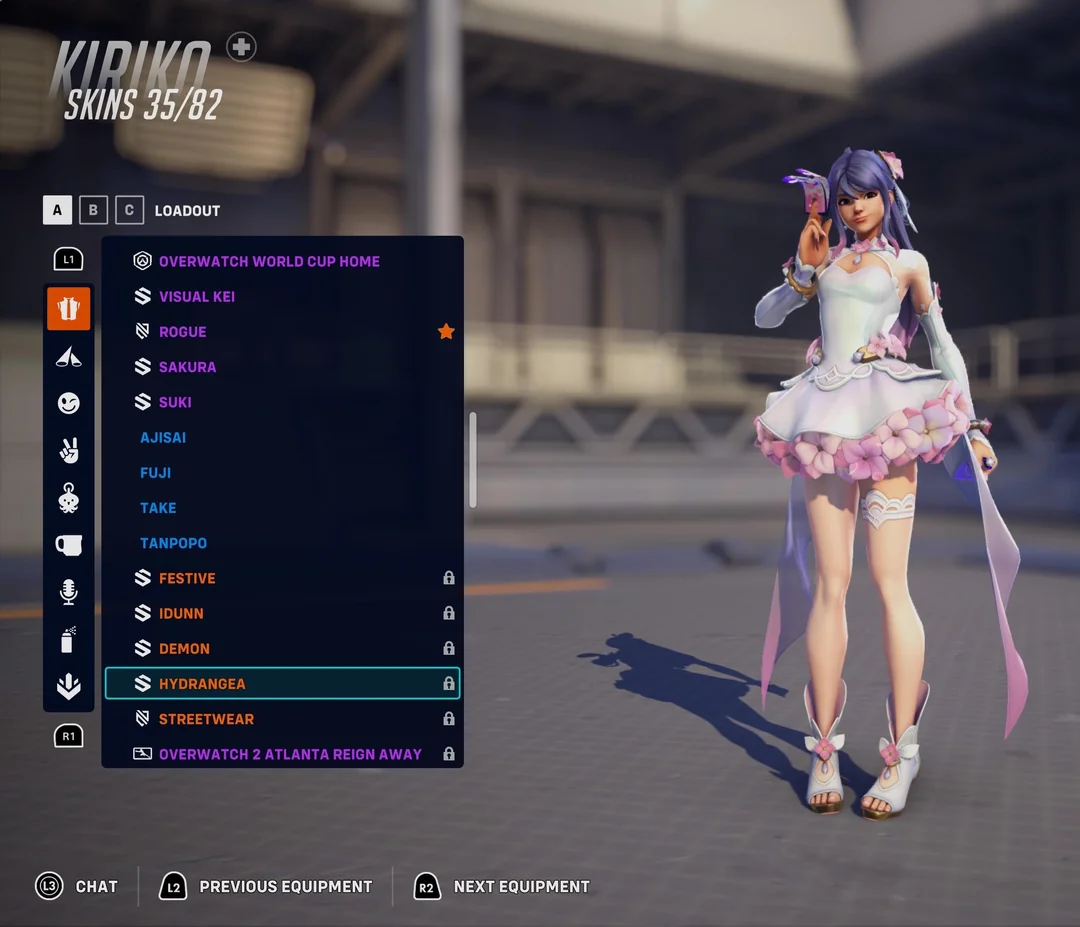This screenshot has height=927, width=1080.
Task: Open the mug souvenirs category
Action: tap(68, 545)
